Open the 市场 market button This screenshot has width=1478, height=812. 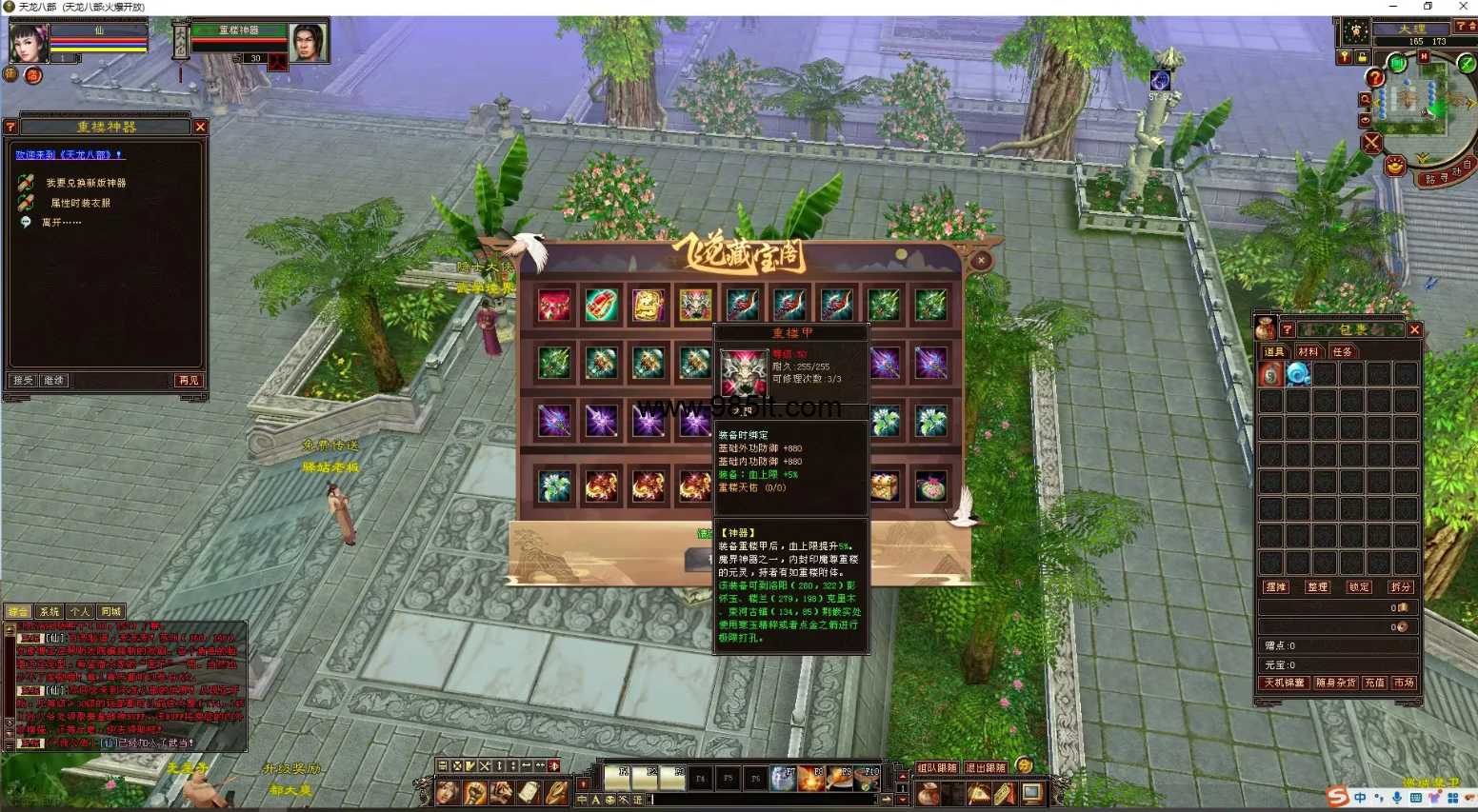[1404, 683]
